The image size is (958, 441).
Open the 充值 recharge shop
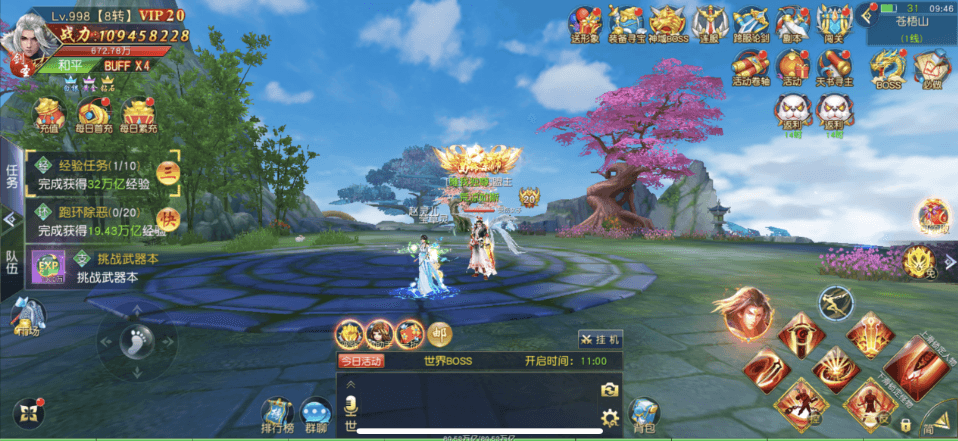pyautogui.click(x=48, y=114)
